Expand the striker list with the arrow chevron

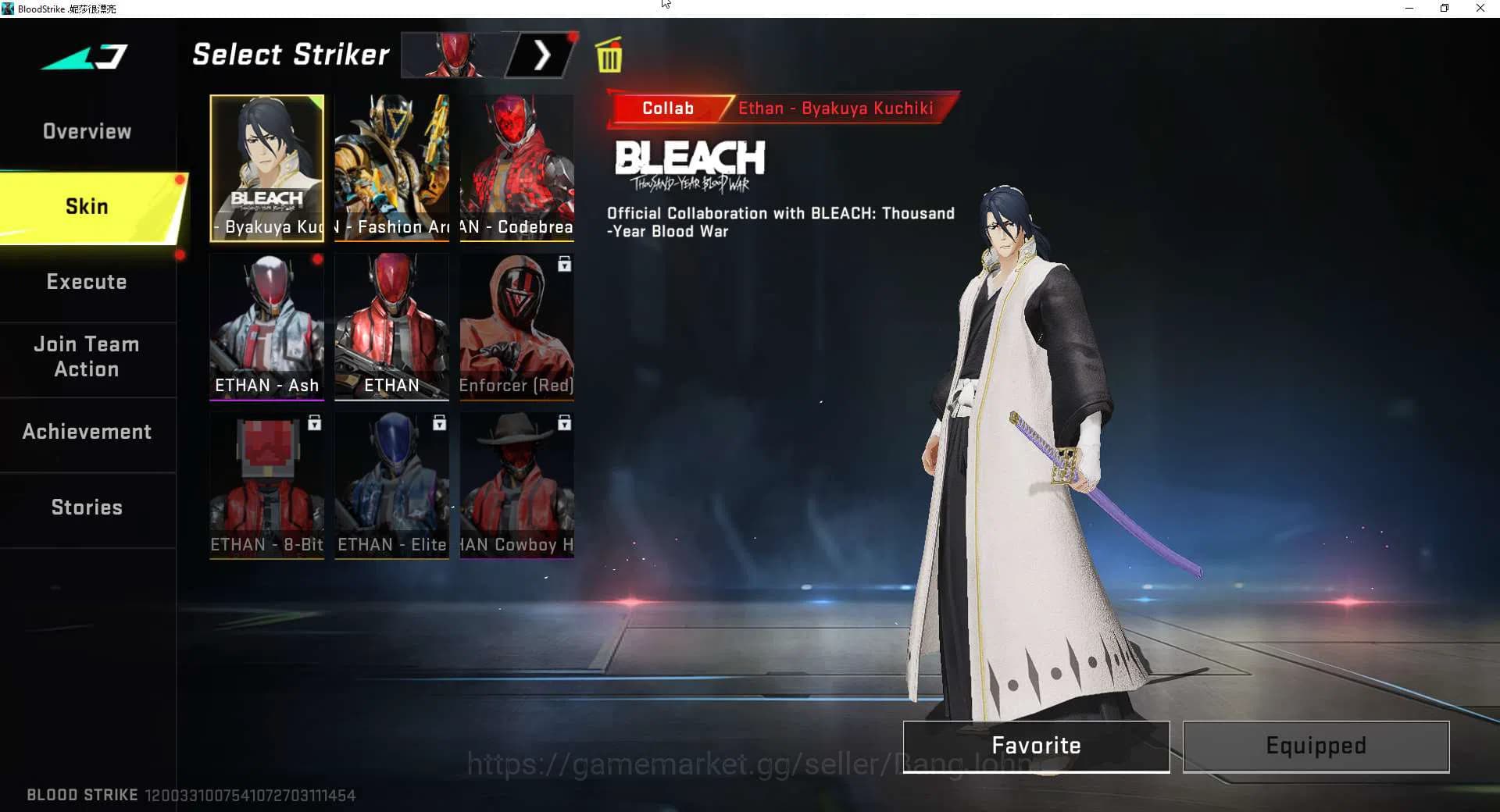coord(542,55)
